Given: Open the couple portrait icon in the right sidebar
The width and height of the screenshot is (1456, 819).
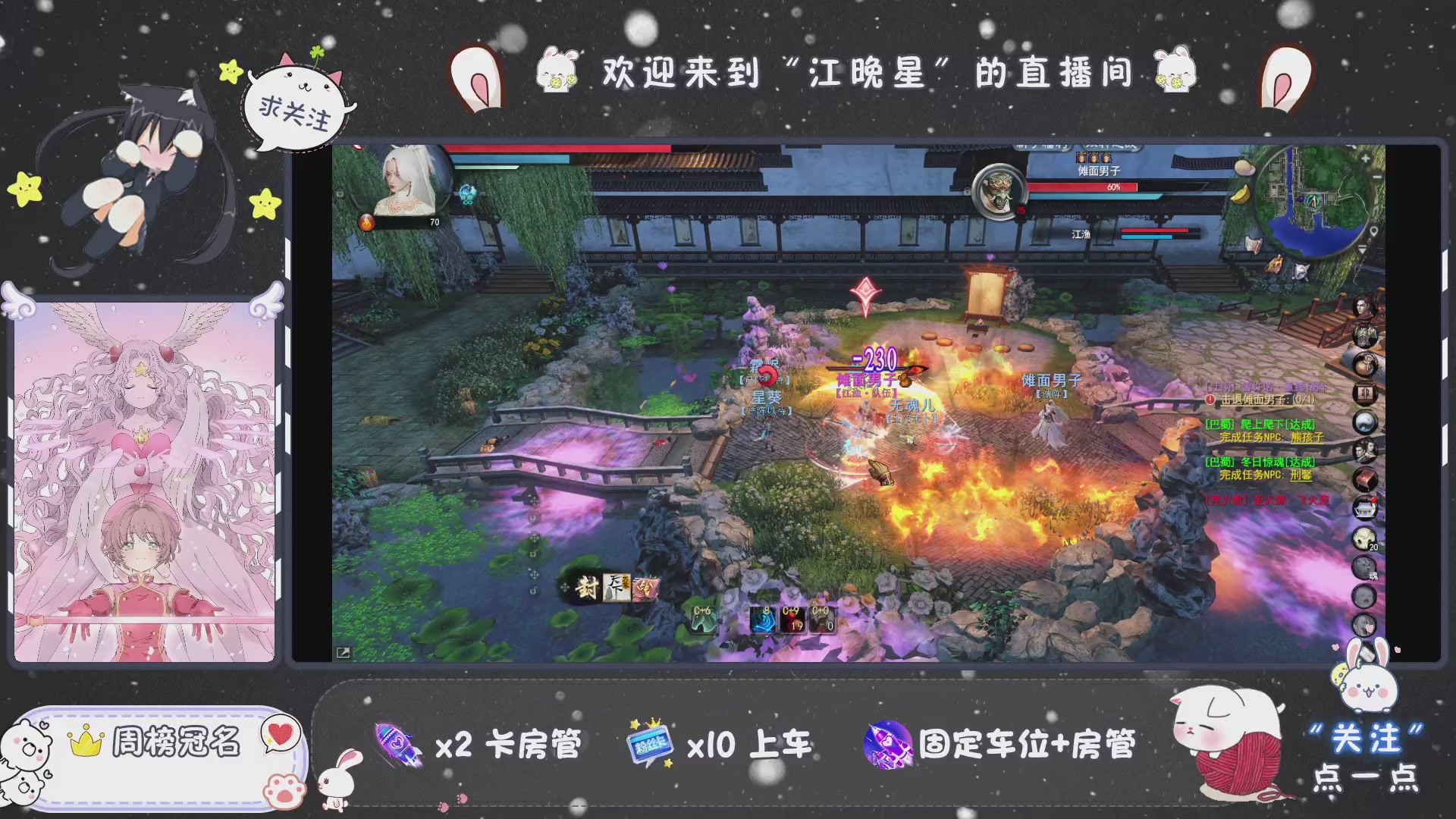Looking at the screenshot, I should (1367, 449).
